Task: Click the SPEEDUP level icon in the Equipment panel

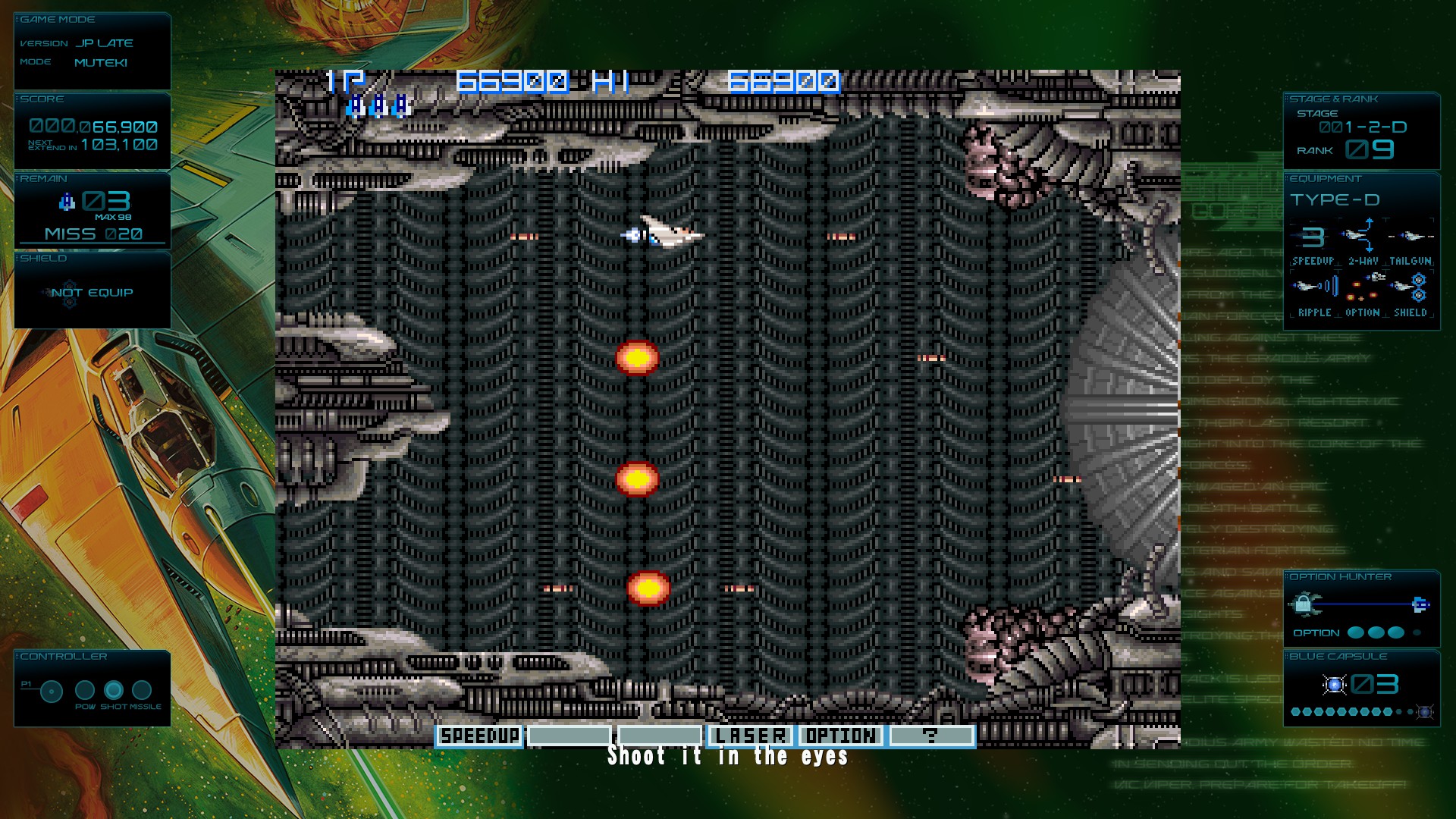Action: click(x=1313, y=237)
